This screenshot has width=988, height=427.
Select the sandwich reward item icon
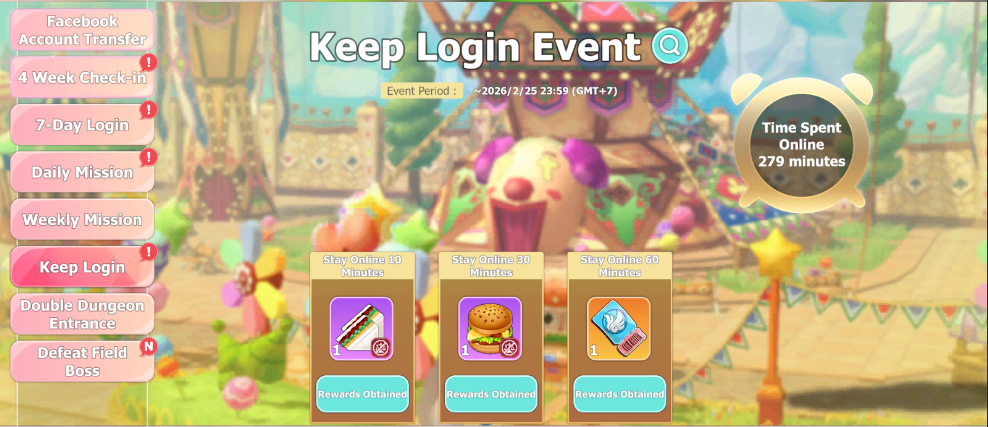tap(362, 329)
